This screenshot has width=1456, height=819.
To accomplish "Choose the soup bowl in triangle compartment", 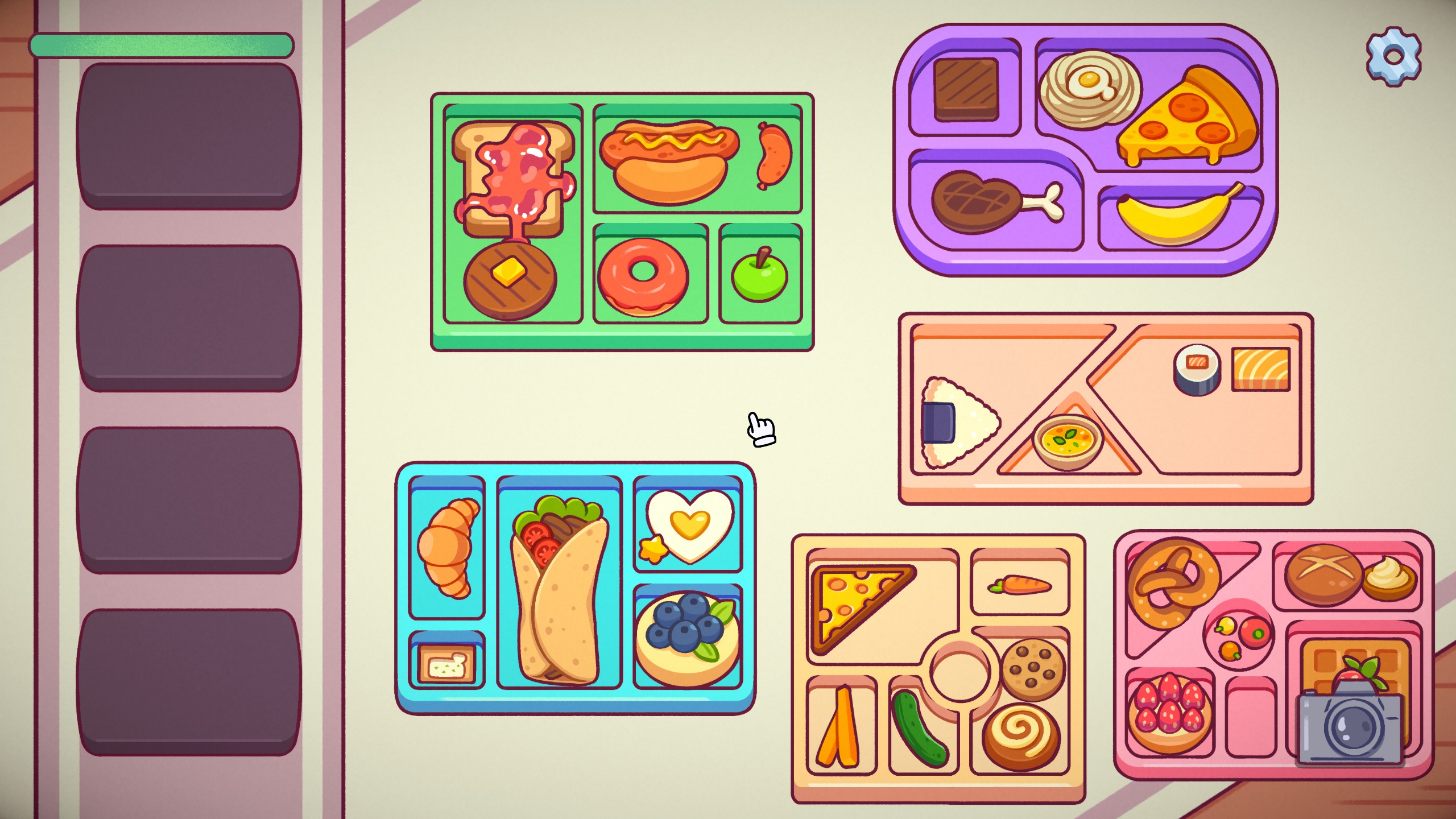I will (1068, 441).
